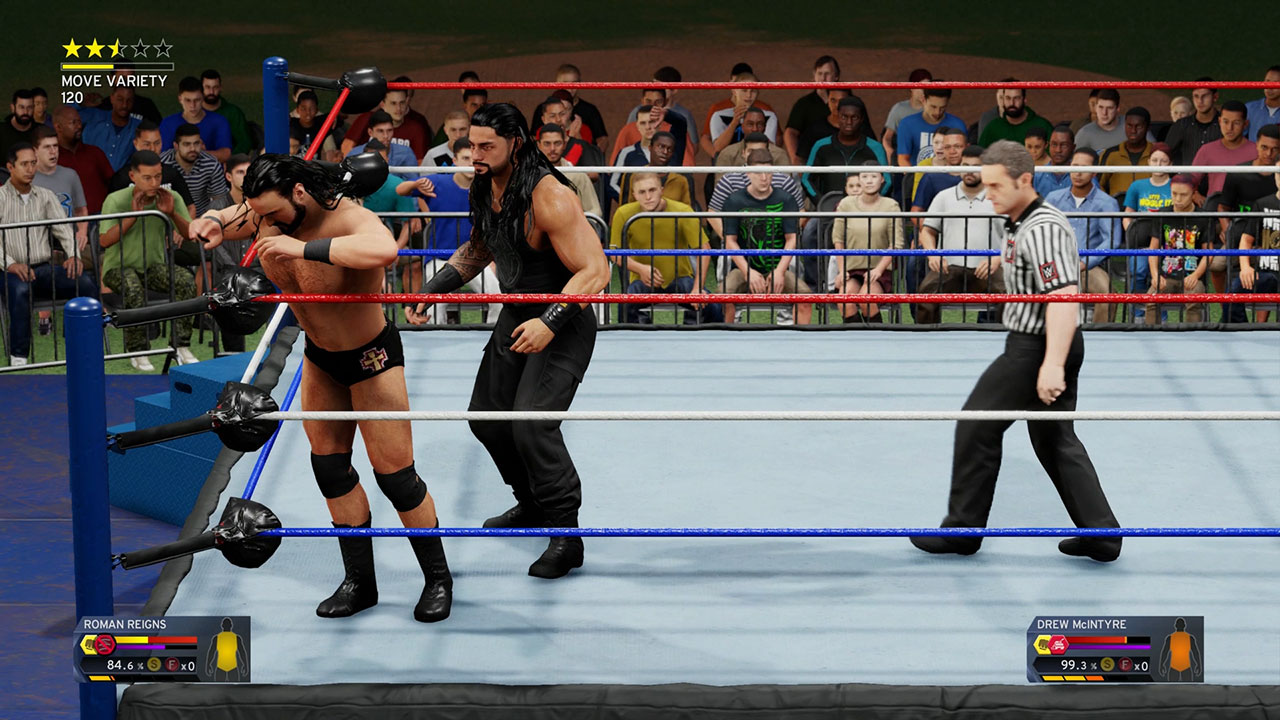The height and width of the screenshot is (720, 1280).
Task: Click the x0 finisher counter next to Drew's F icon
Action: coord(1141,666)
